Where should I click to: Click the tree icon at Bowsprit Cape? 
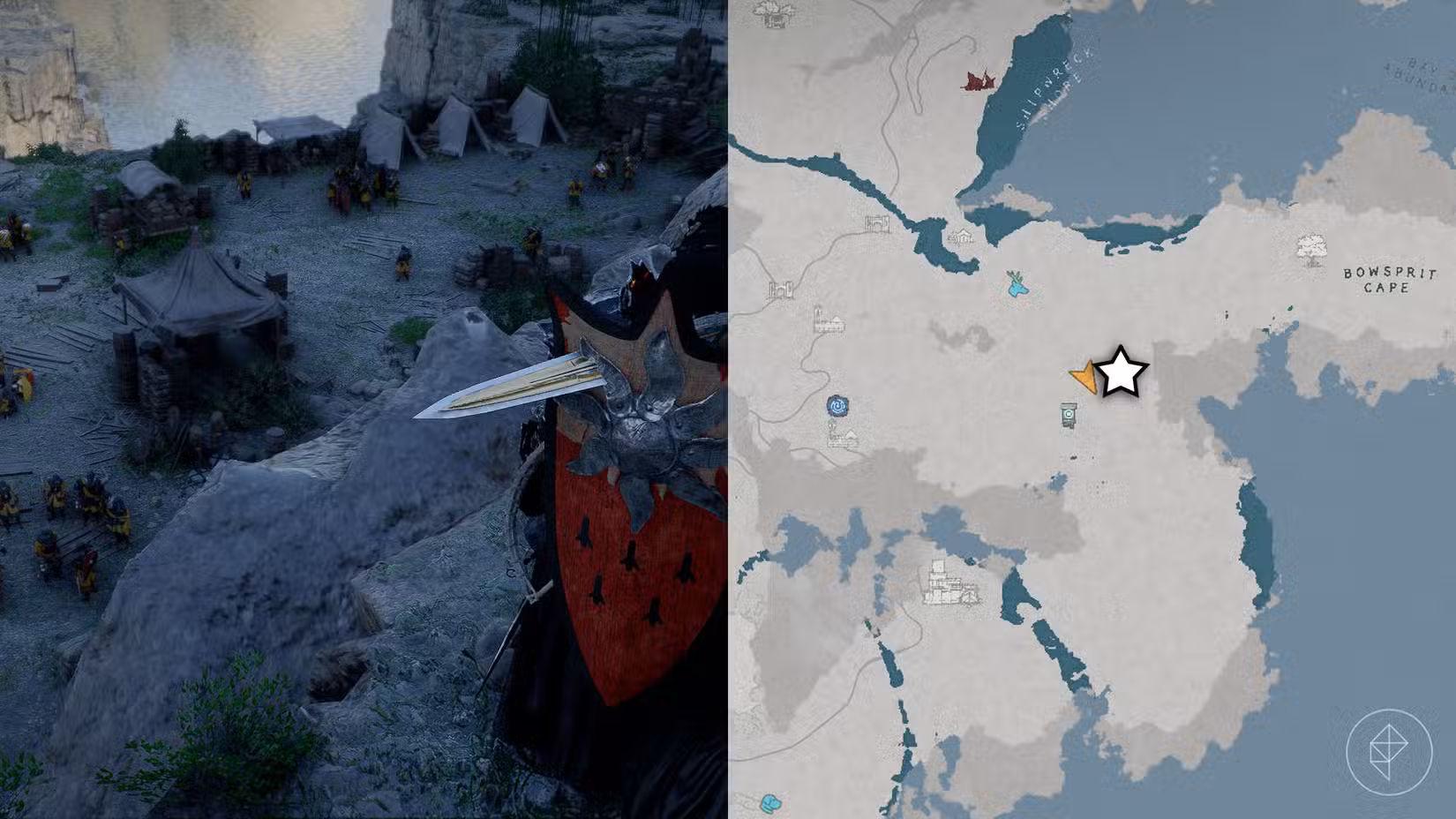point(1312,247)
